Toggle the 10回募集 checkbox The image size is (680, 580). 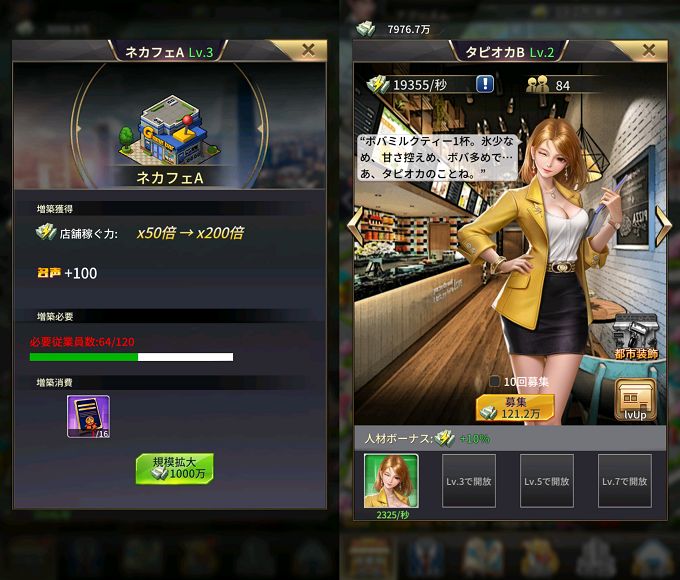[x=494, y=381]
